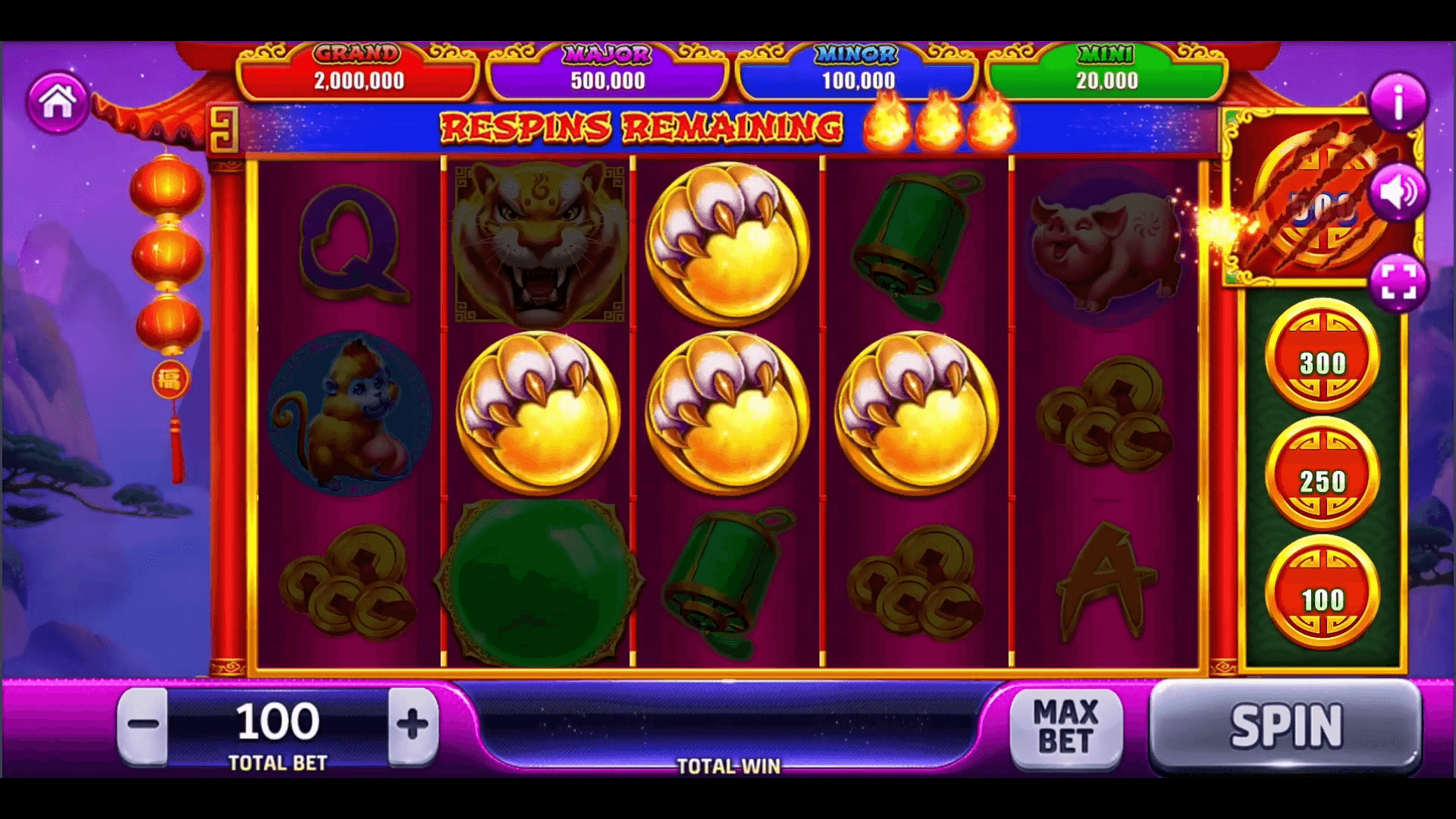1456x819 pixels.
Task: Switch to fullscreen mode
Action: tap(1398, 282)
